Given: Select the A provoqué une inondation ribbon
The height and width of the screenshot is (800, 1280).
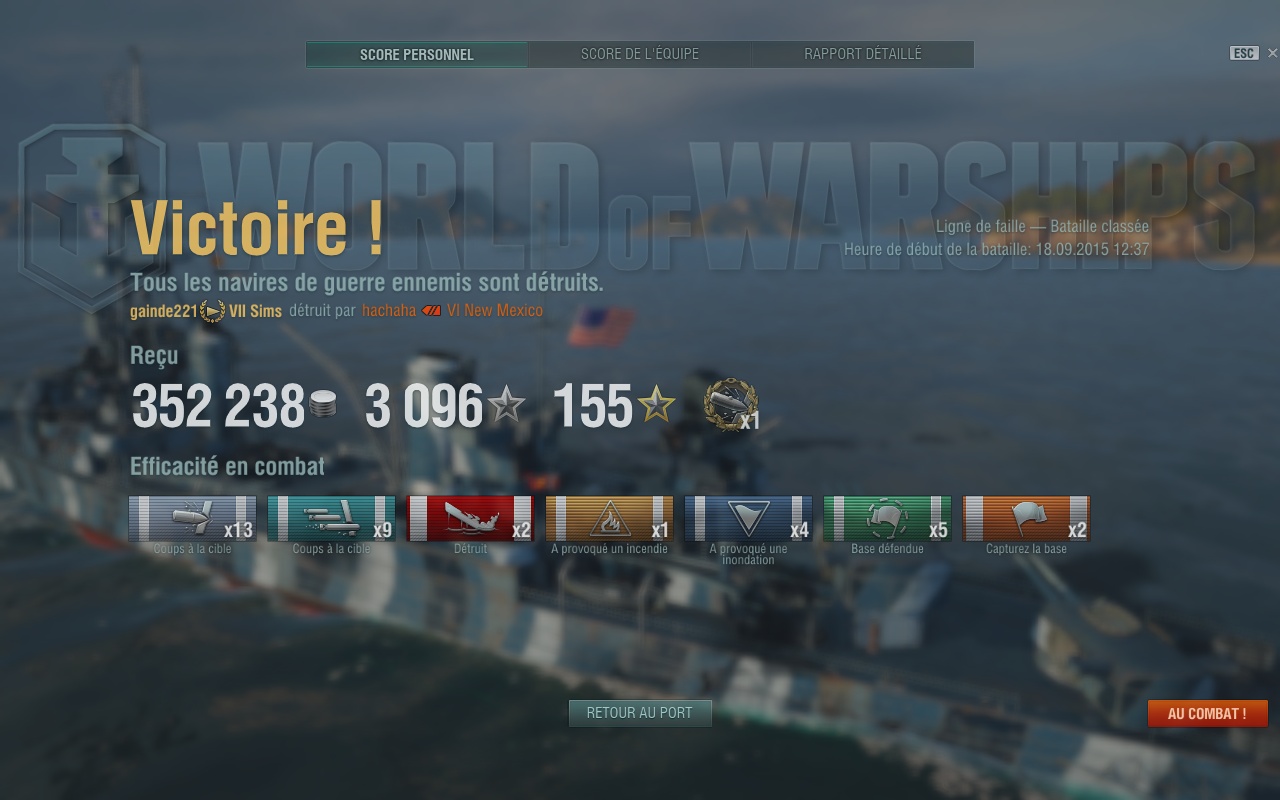Looking at the screenshot, I should (x=748, y=519).
